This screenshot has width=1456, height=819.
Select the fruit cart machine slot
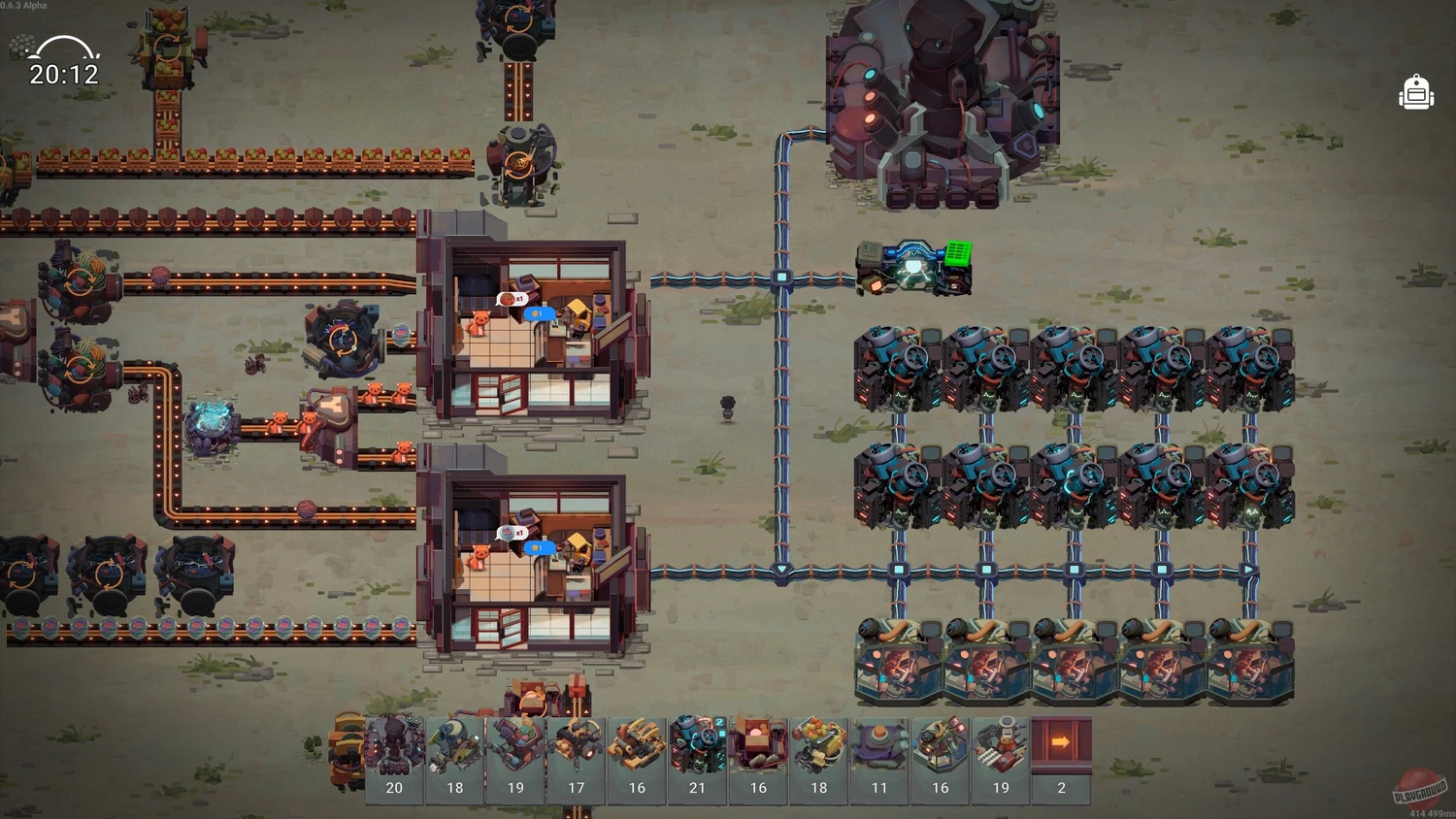pyautogui.click(x=819, y=759)
